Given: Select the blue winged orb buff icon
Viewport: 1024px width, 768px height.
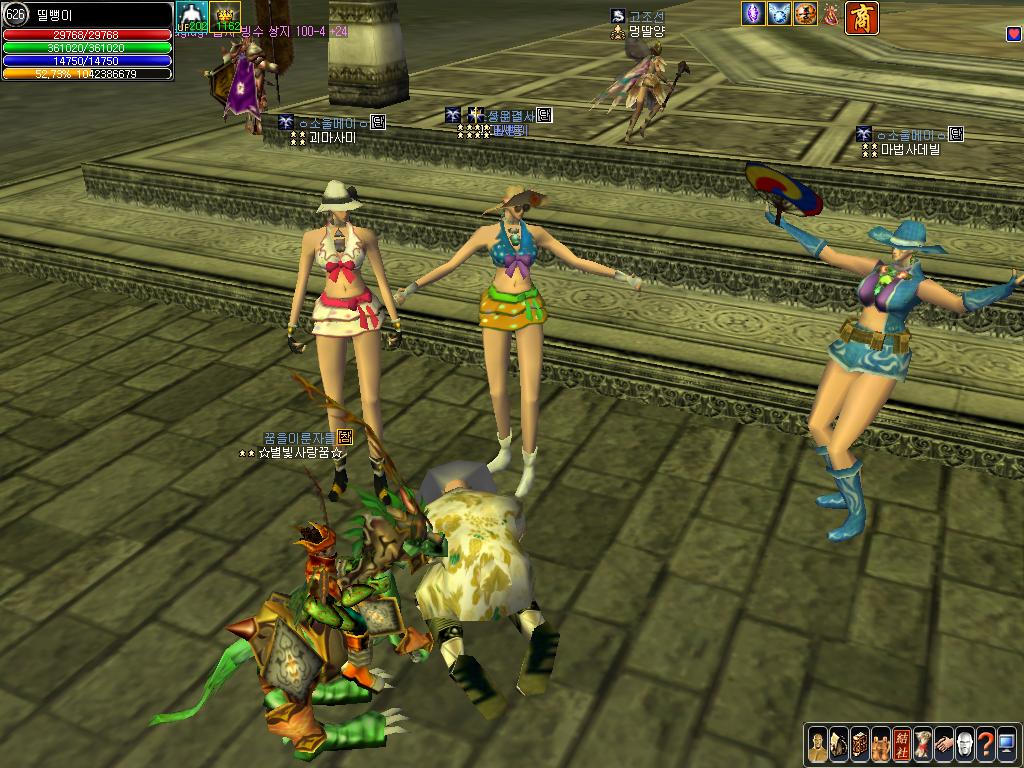Looking at the screenshot, I should (x=779, y=14).
